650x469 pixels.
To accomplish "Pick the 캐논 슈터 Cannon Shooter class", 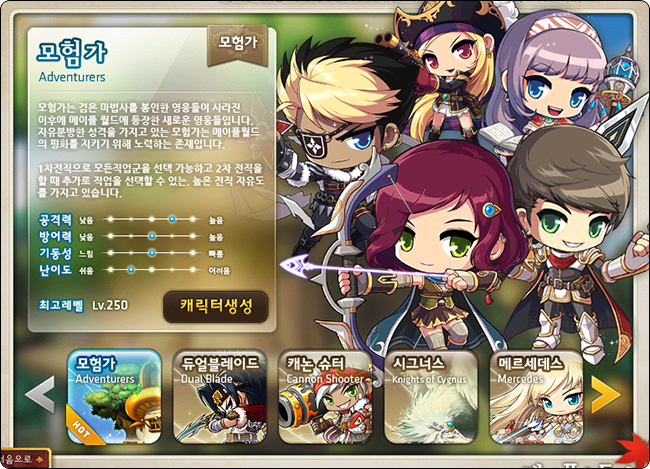I will (326, 396).
